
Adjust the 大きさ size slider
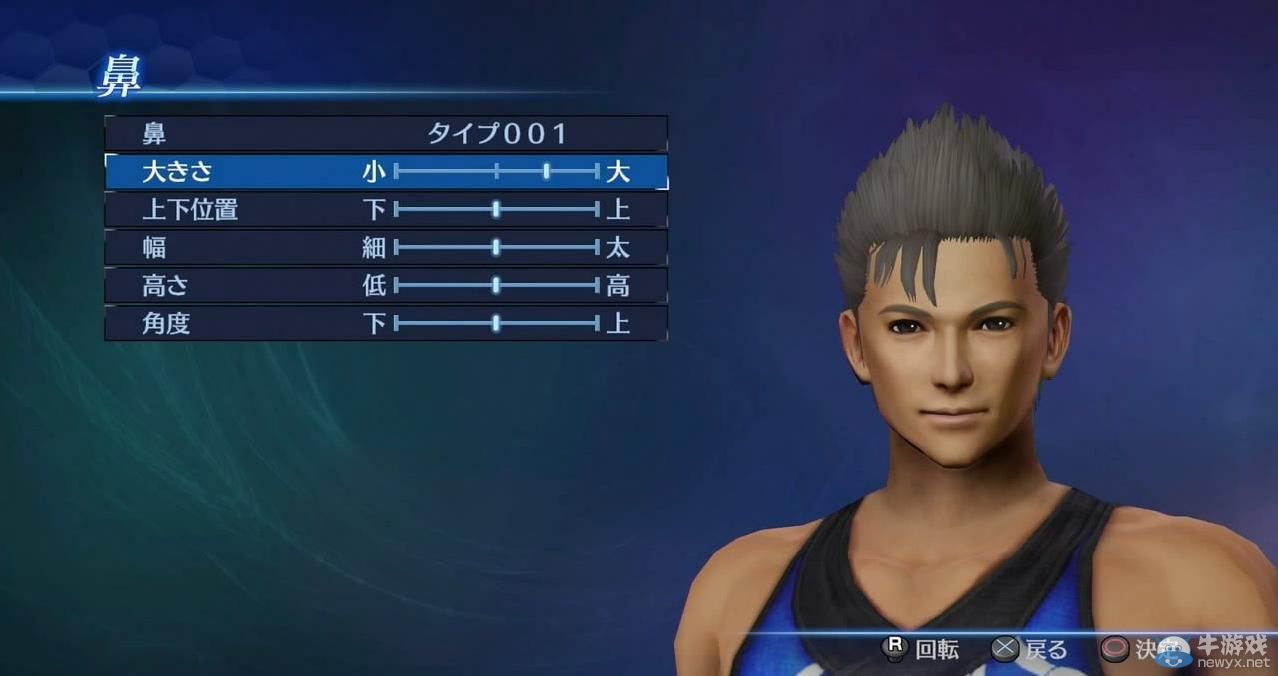point(546,171)
